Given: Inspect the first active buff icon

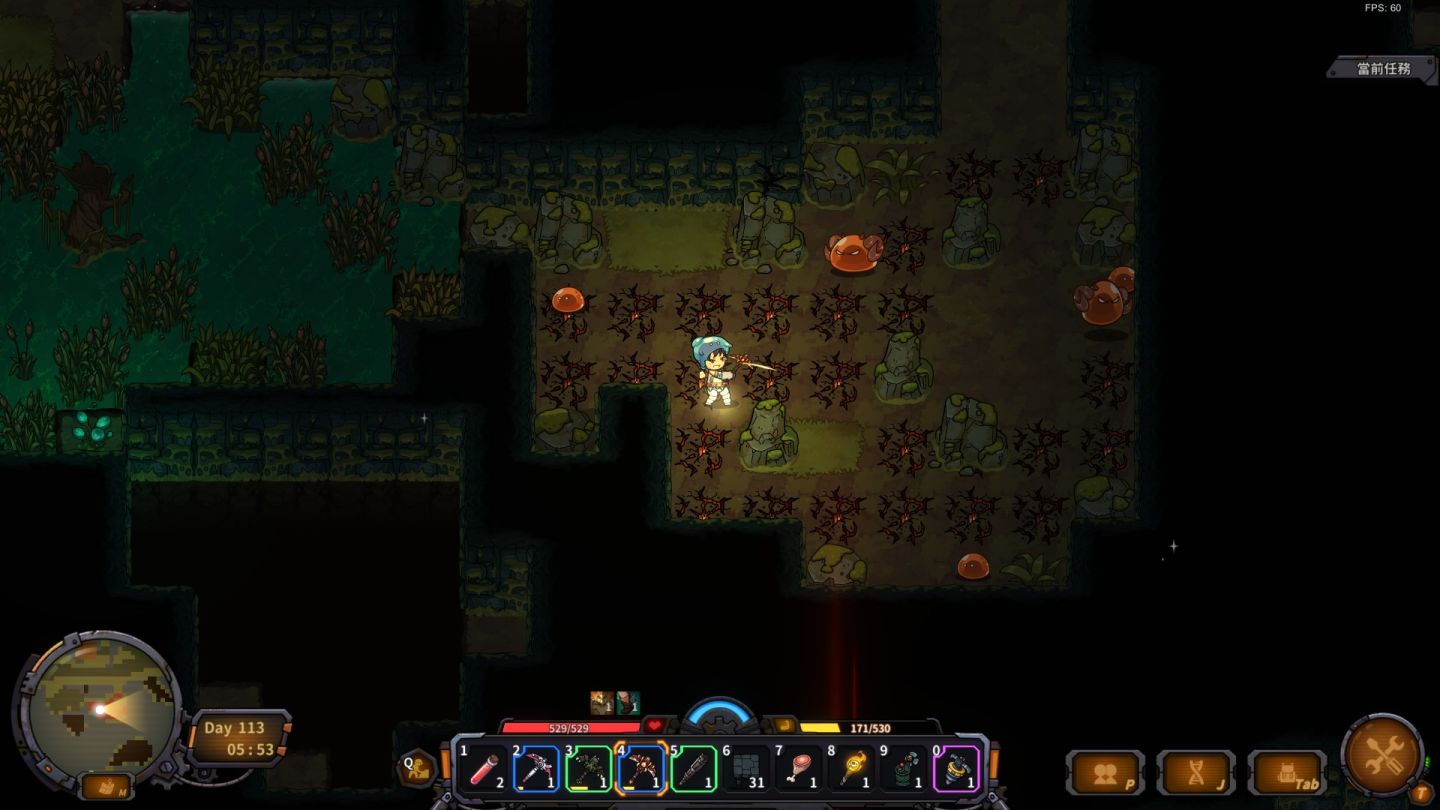Looking at the screenshot, I should [602, 703].
